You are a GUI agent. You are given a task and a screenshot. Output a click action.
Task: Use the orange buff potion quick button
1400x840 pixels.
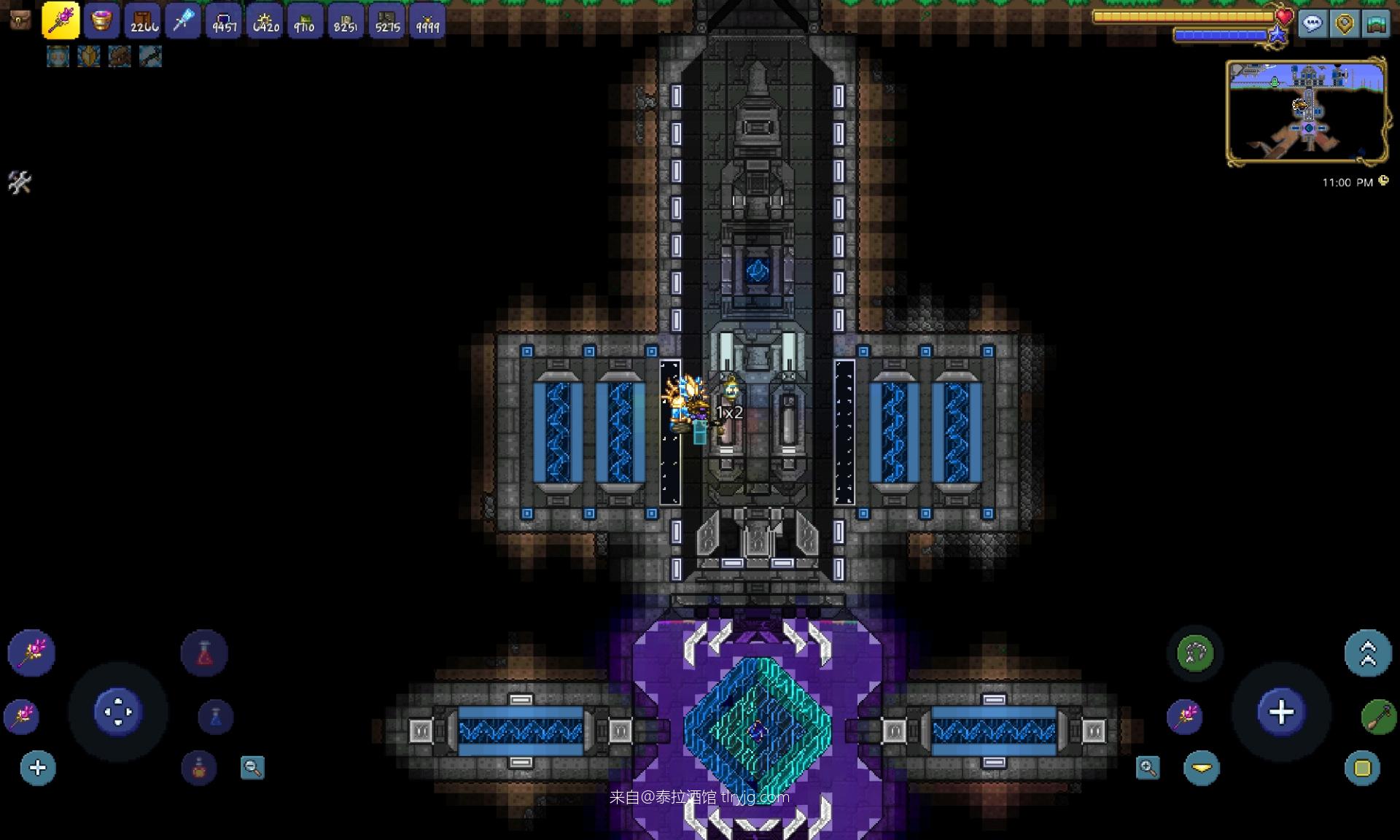(x=199, y=768)
